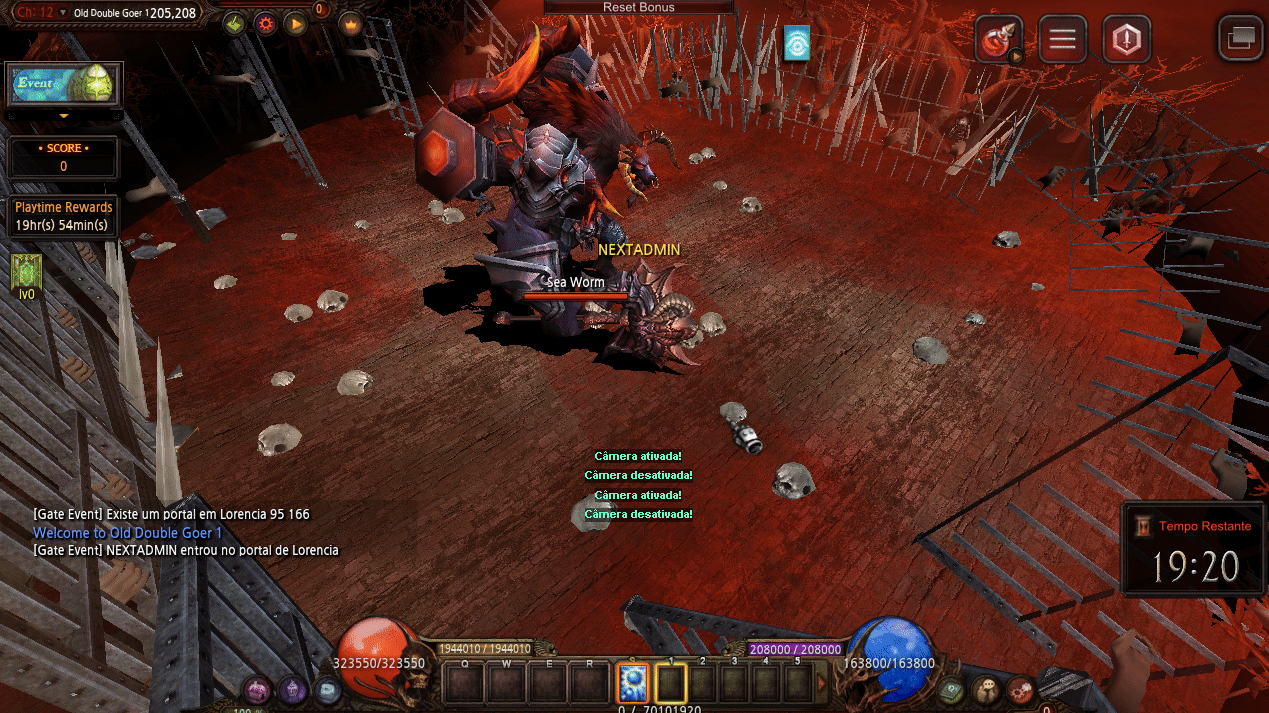The image size is (1269, 713).
Task: Open the orange gear settings icon
Action: pyautogui.click(x=265, y=24)
